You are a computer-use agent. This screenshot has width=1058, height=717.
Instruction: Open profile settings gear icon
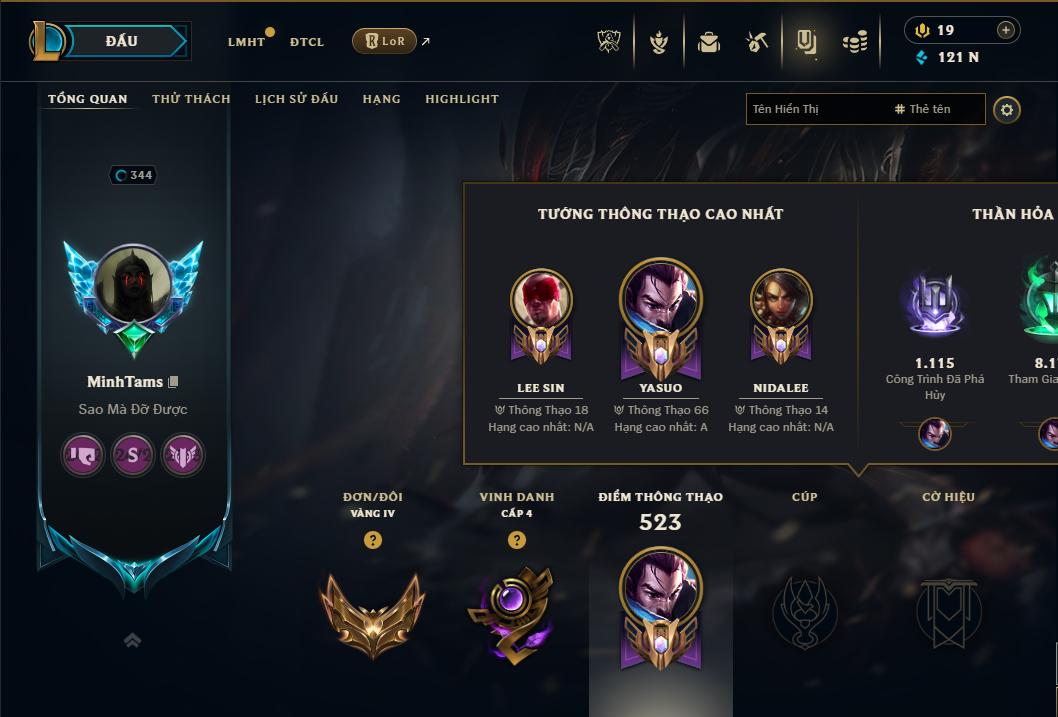[x=1007, y=109]
